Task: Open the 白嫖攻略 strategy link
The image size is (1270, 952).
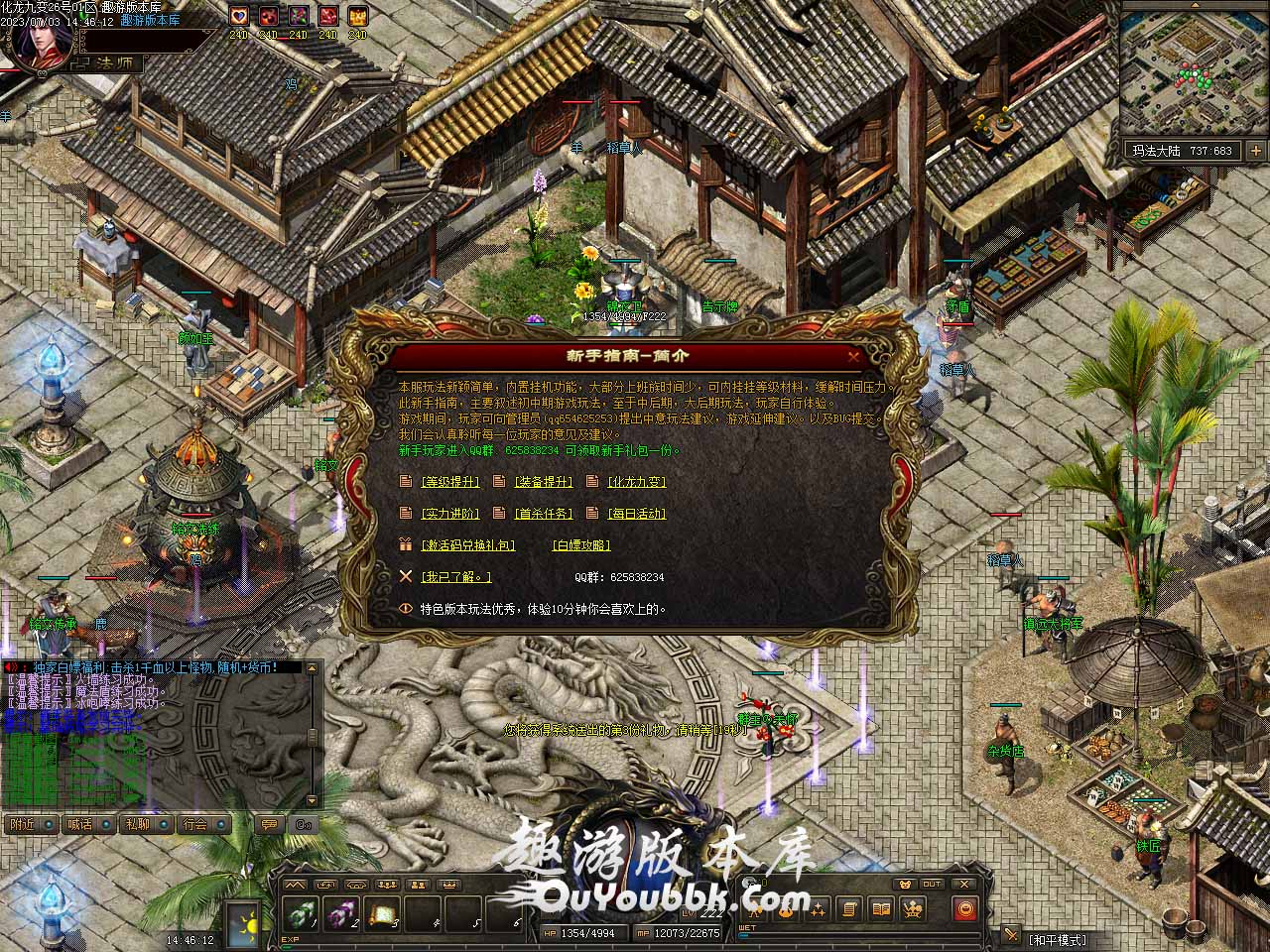Action: [581, 545]
